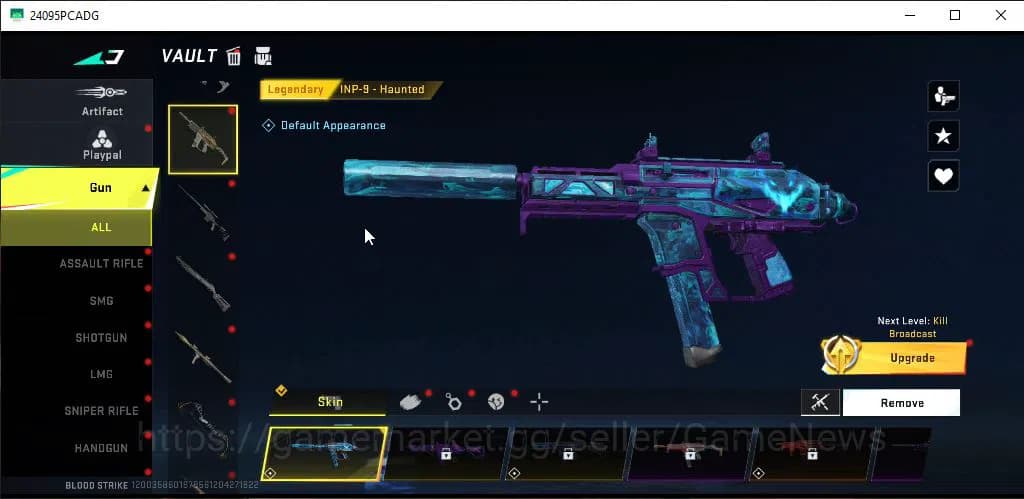Switch to the LMG filter
The image size is (1024, 499).
tap(101, 374)
